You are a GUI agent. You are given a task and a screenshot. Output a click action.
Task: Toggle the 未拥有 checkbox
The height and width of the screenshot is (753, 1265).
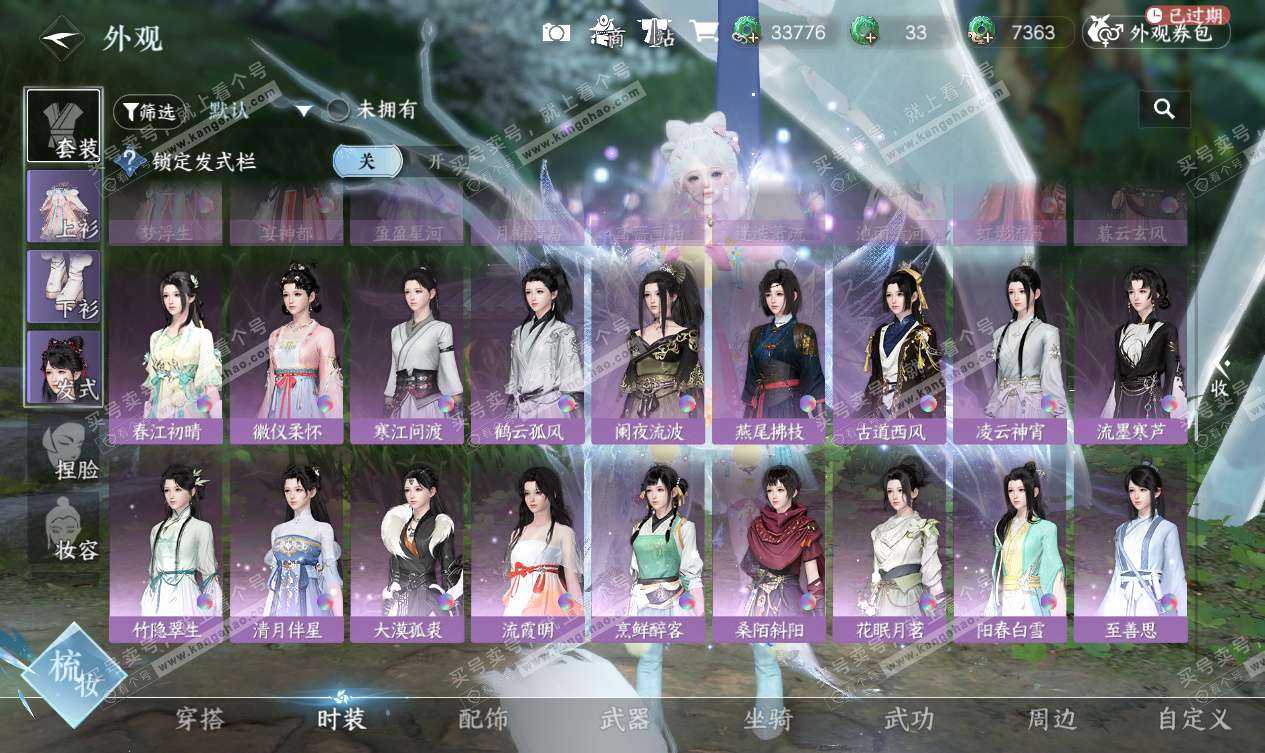pos(339,110)
